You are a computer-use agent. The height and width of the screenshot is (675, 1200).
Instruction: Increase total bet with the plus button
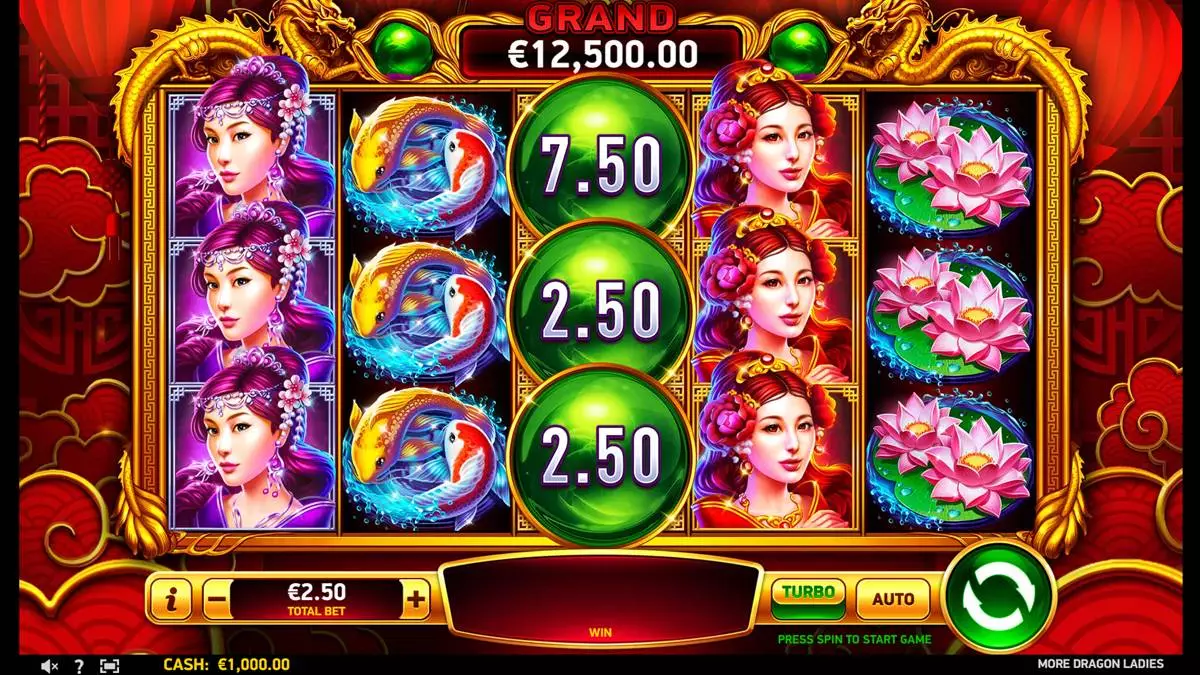click(x=417, y=600)
